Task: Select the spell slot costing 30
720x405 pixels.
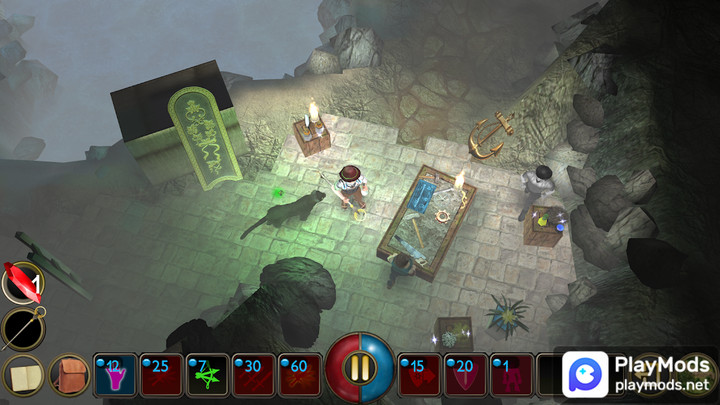Action: coord(254,375)
